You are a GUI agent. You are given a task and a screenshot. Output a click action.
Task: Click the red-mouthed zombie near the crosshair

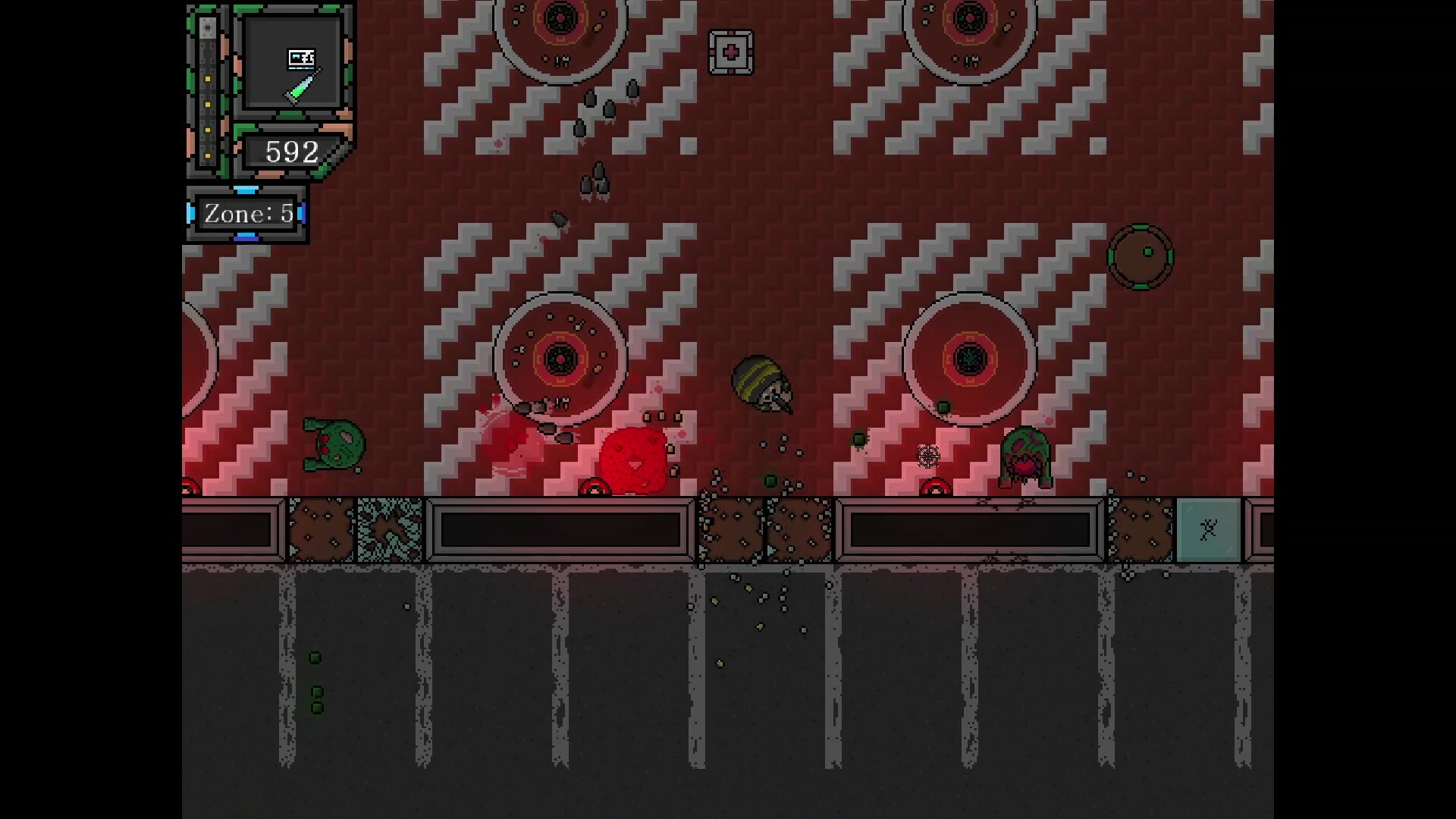1025,455
